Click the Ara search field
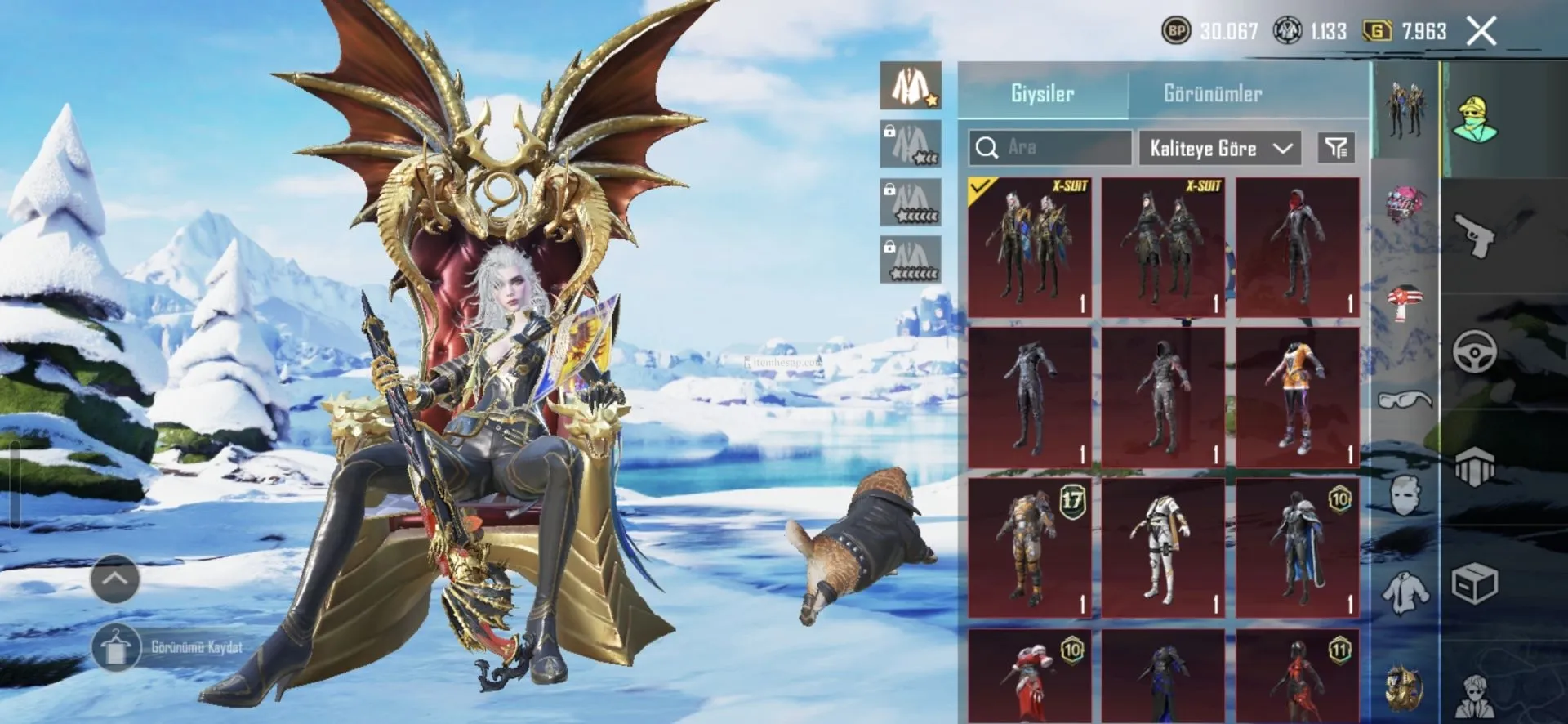1568x724 pixels. (1050, 148)
